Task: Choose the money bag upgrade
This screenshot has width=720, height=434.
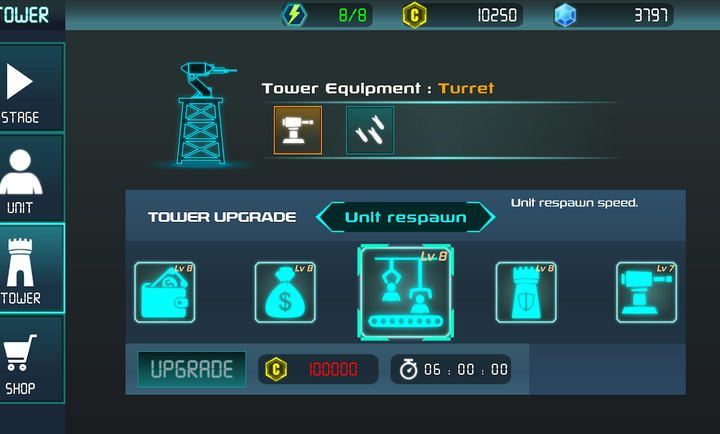Action: pyautogui.click(x=285, y=292)
